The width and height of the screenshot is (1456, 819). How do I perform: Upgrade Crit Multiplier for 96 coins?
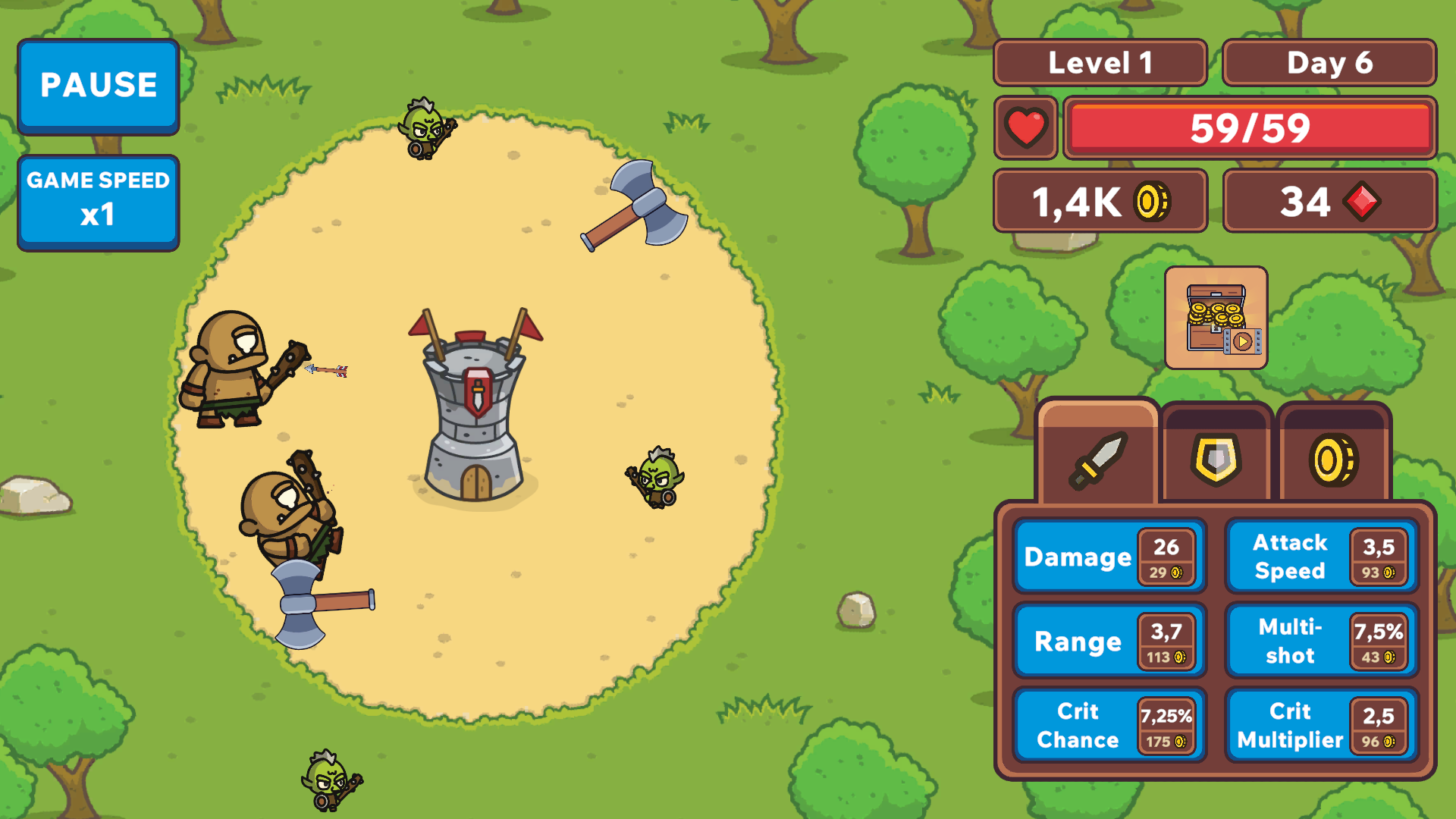(x=1321, y=724)
